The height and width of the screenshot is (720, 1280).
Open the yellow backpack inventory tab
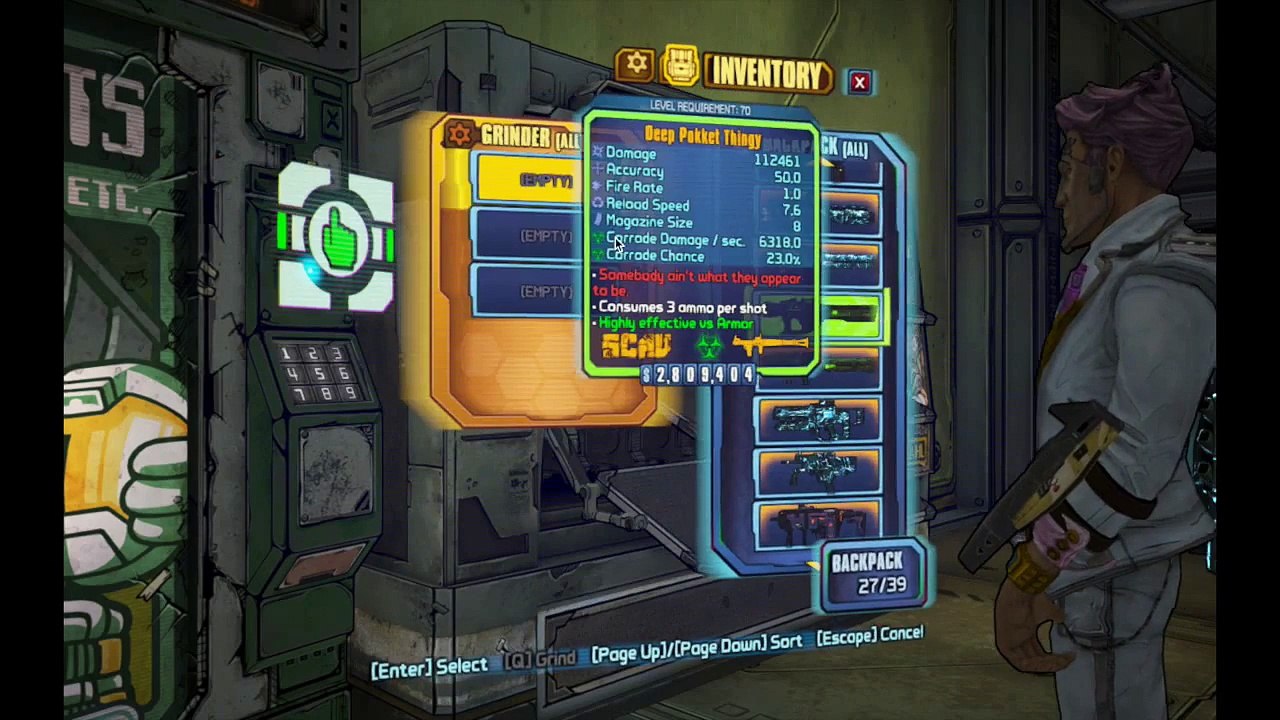[681, 68]
